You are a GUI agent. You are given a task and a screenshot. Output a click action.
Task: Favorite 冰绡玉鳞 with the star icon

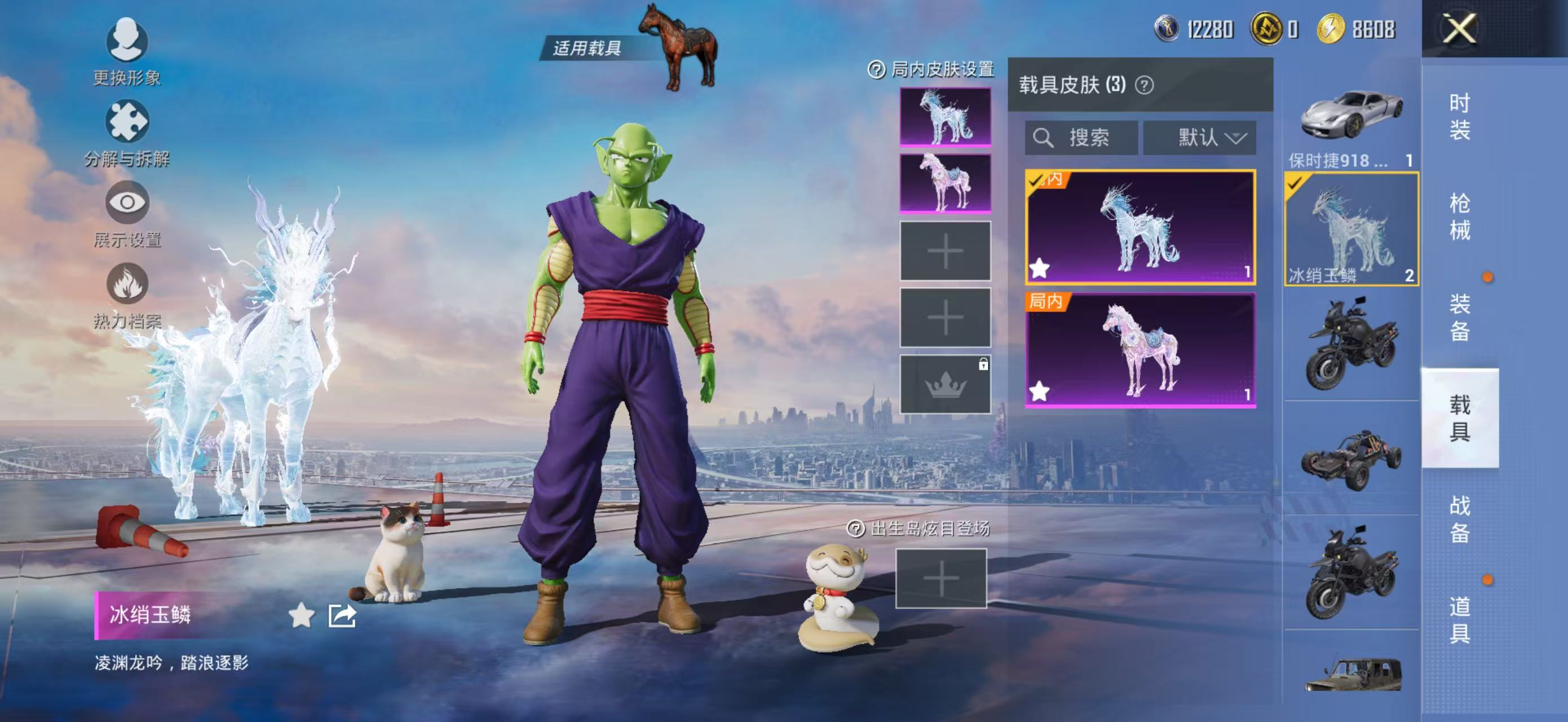(301, 615)
